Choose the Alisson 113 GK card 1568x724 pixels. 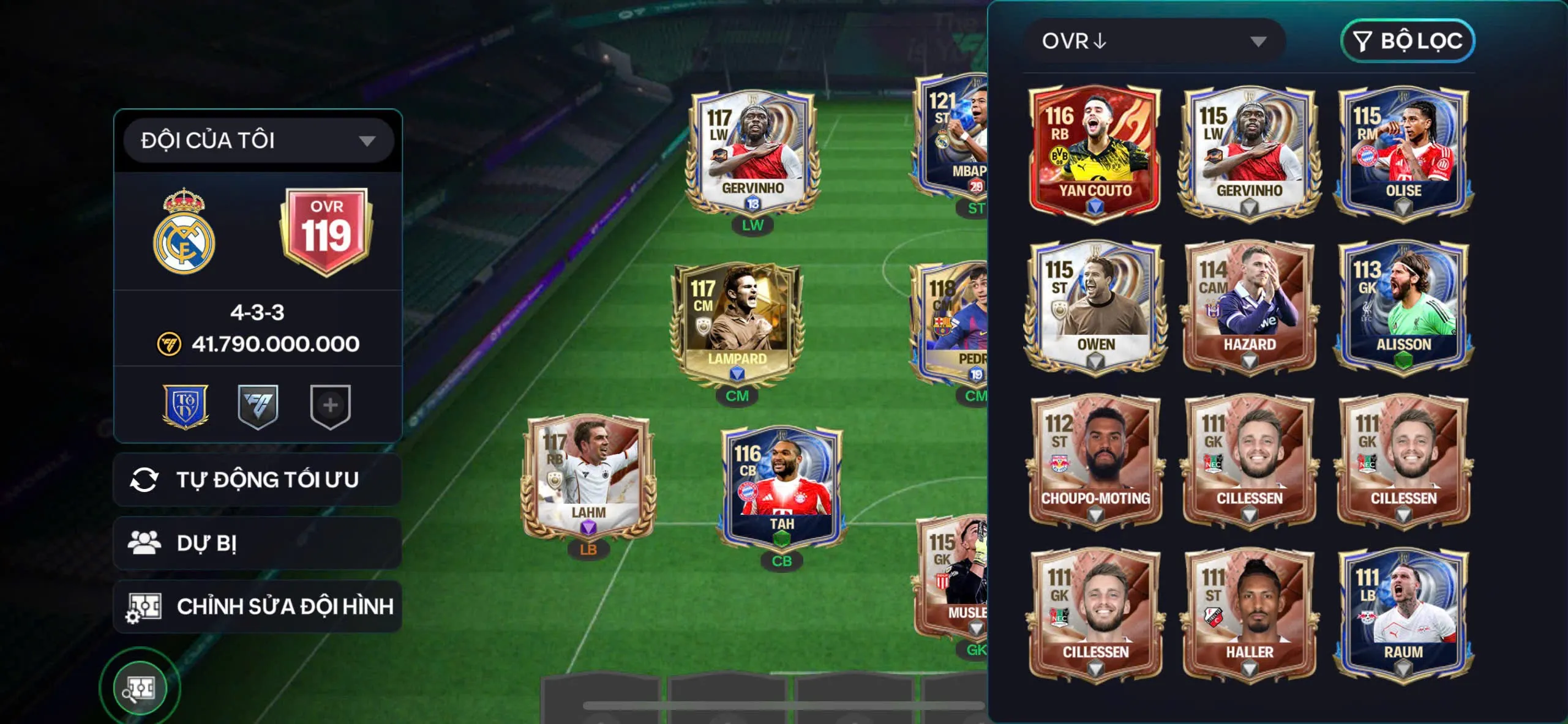pyautogui.click(x=1403, y=306)
